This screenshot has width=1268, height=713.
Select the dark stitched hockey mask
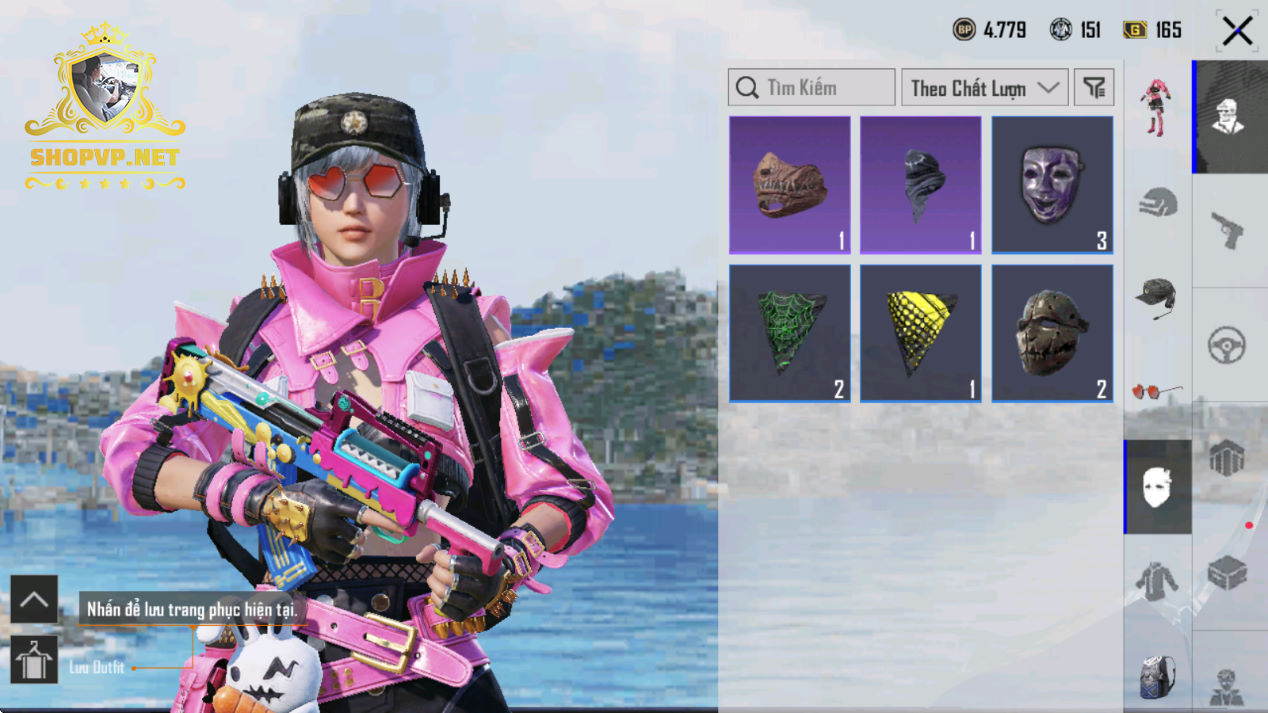pyautogui.click(x=1052, y=333)
